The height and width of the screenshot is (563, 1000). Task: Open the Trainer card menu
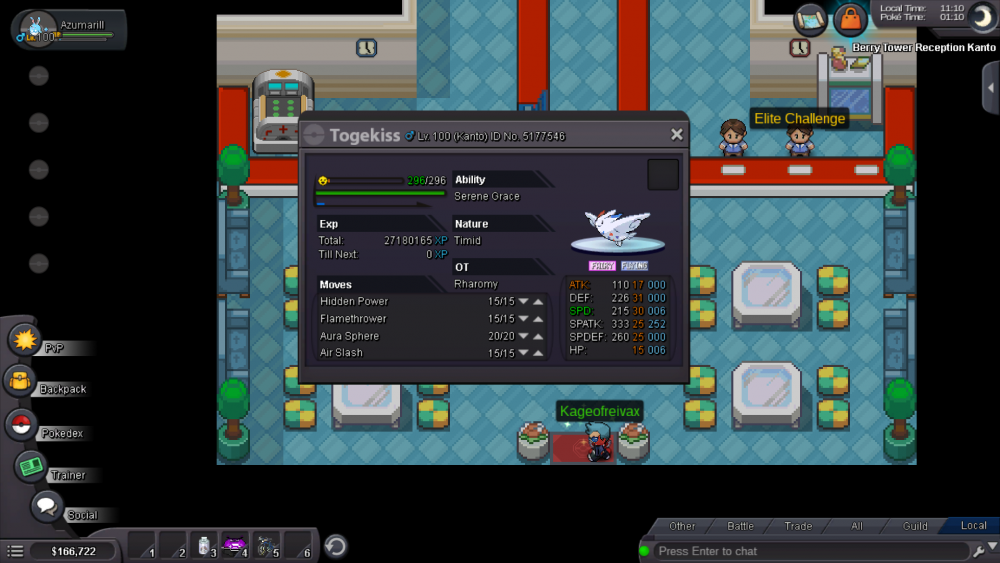click(x=30, y=466)
